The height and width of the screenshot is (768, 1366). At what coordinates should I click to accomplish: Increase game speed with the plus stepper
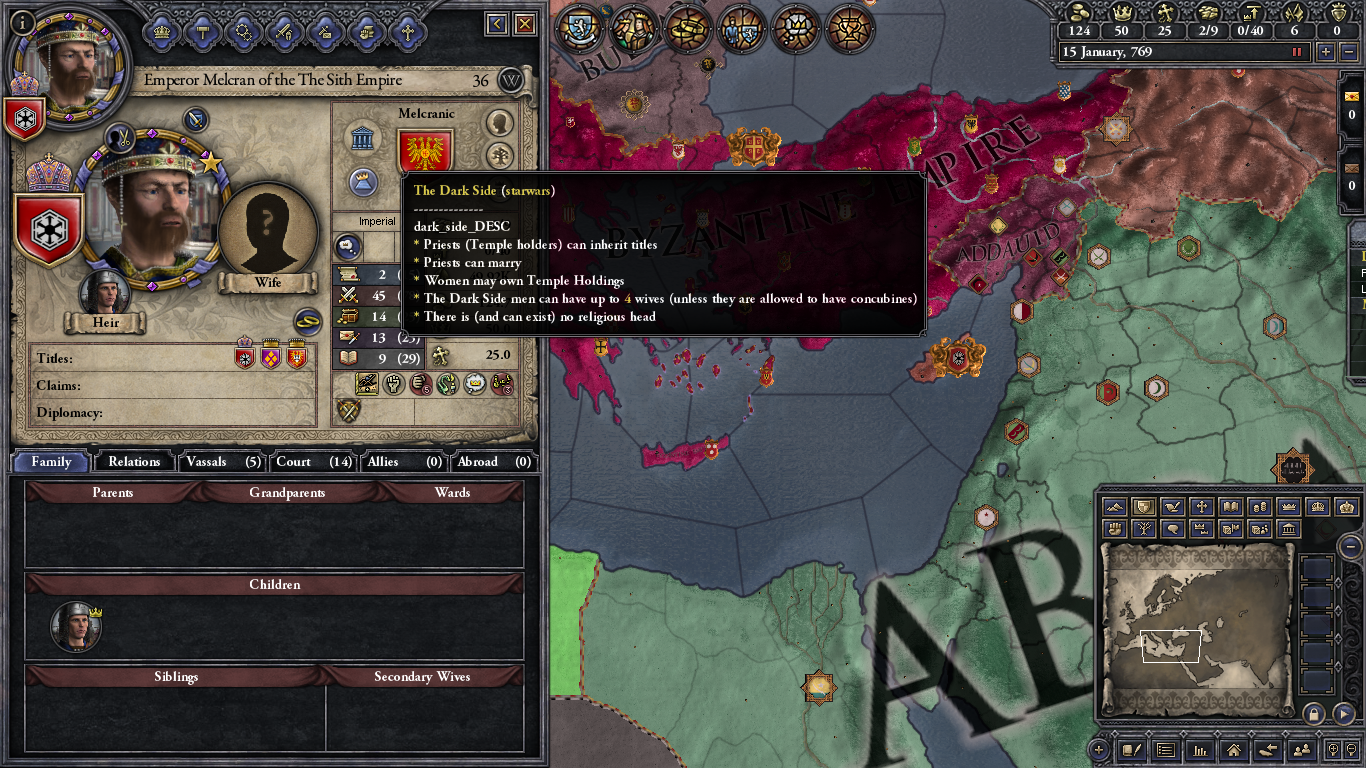[x=1327, y=51]
